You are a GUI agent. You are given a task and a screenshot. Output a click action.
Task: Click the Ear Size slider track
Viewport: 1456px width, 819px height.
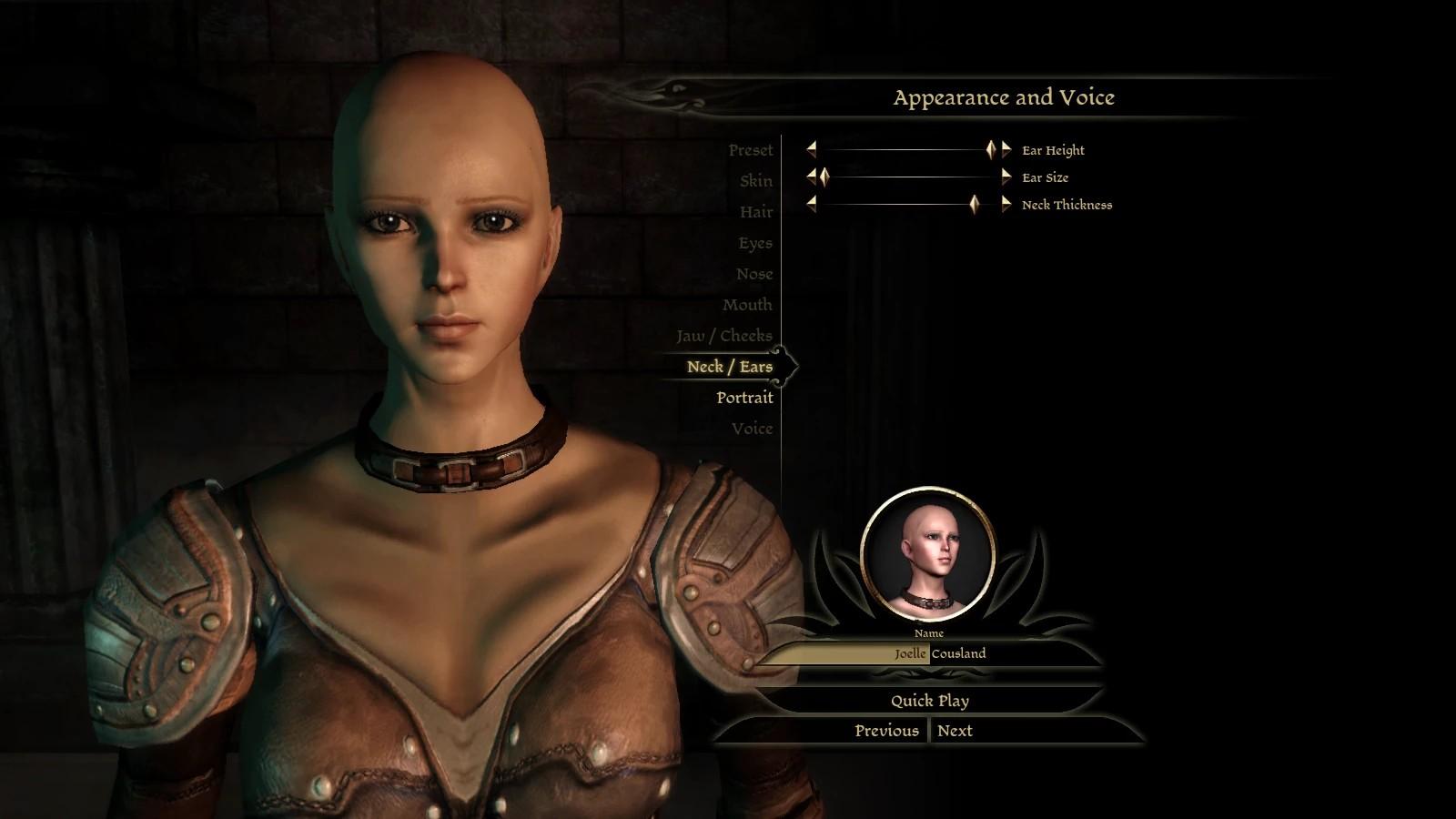(910, 177)
